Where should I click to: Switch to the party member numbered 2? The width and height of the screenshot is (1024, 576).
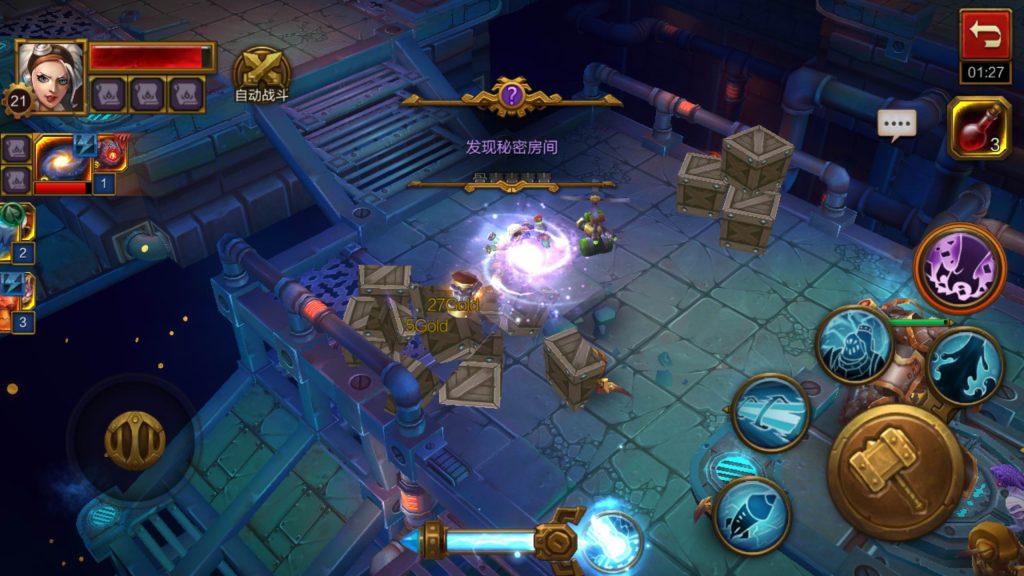(x=16, y=232)
